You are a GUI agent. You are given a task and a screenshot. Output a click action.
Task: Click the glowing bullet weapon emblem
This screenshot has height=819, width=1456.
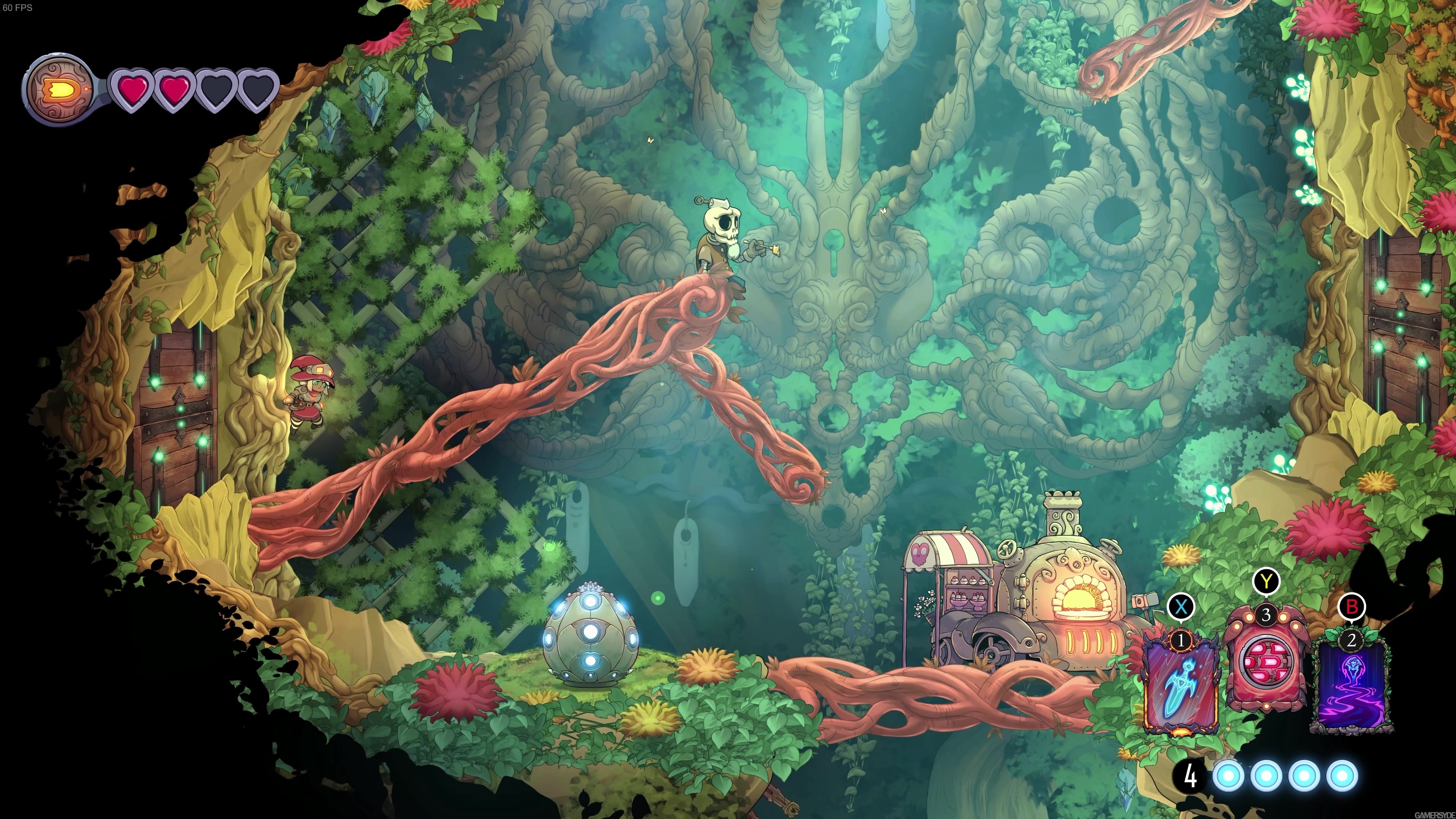60,88
